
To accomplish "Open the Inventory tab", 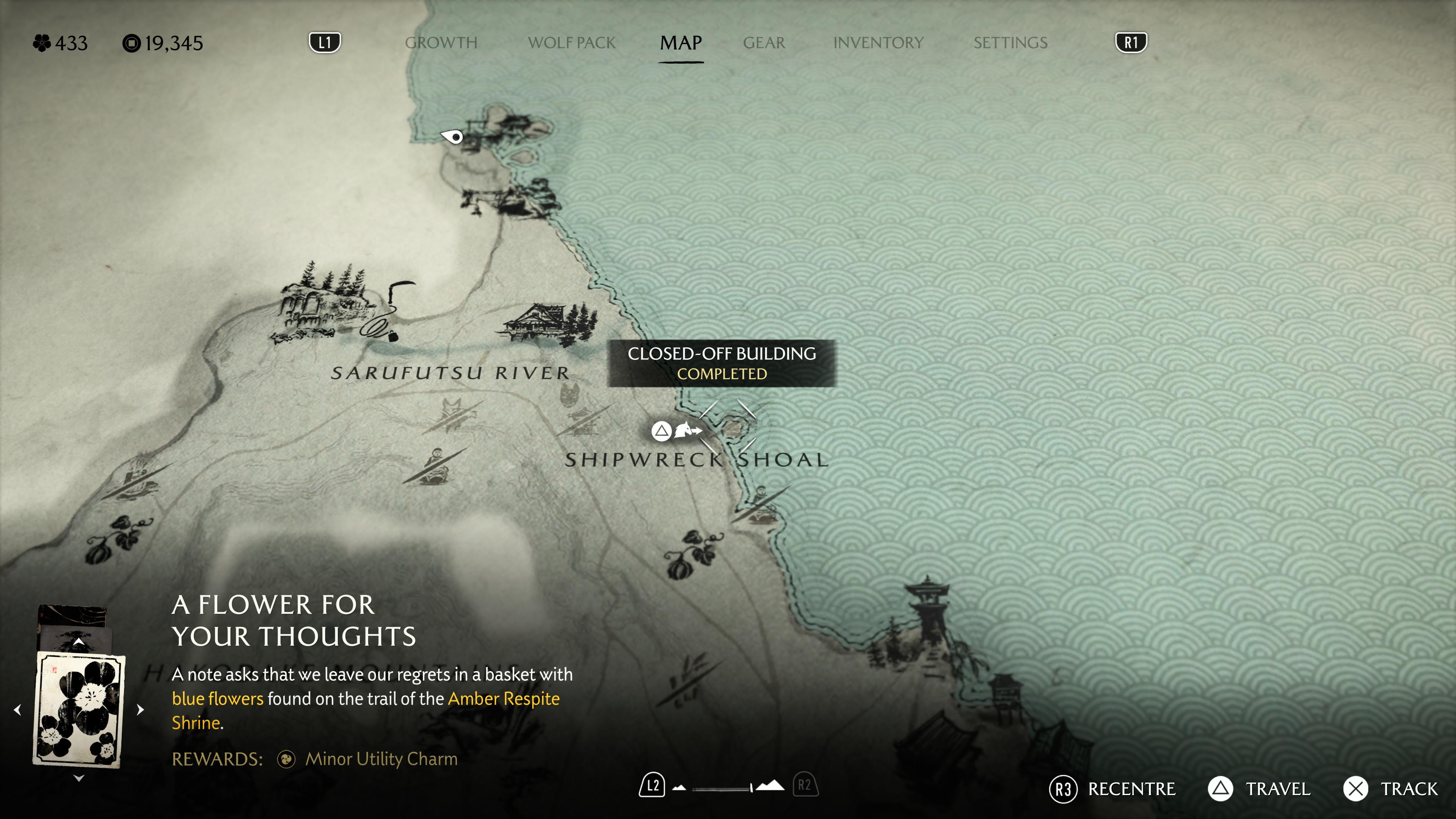I will point(878,43).
